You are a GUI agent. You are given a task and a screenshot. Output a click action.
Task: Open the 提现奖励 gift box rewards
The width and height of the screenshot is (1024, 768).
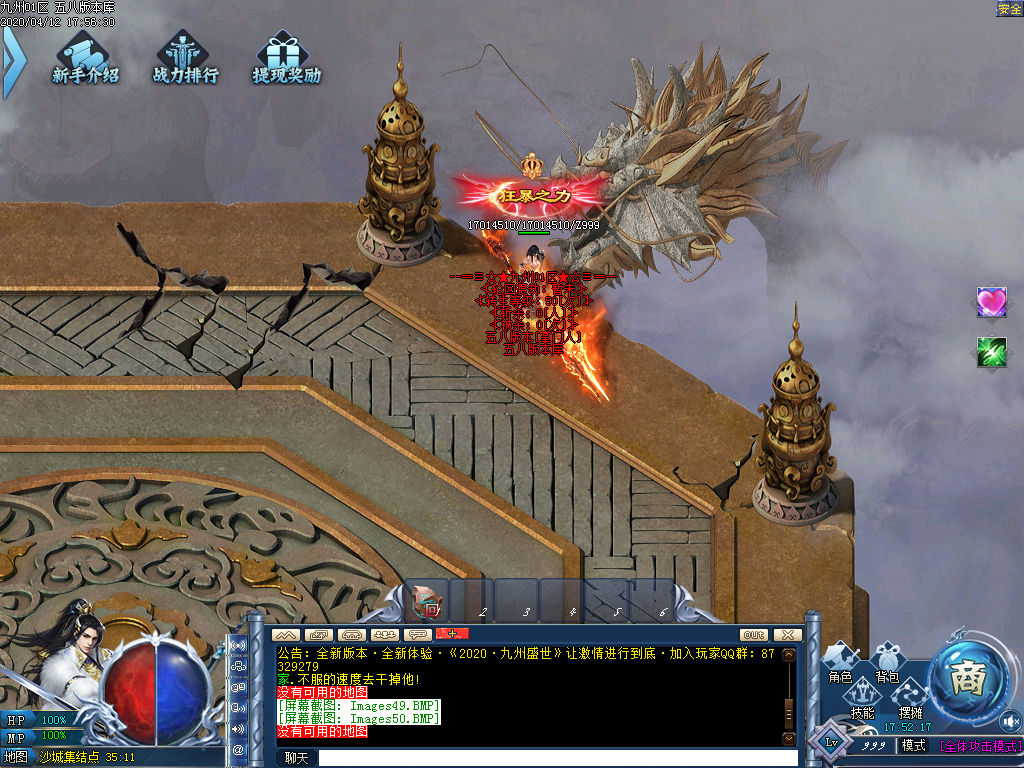[286, 58]
